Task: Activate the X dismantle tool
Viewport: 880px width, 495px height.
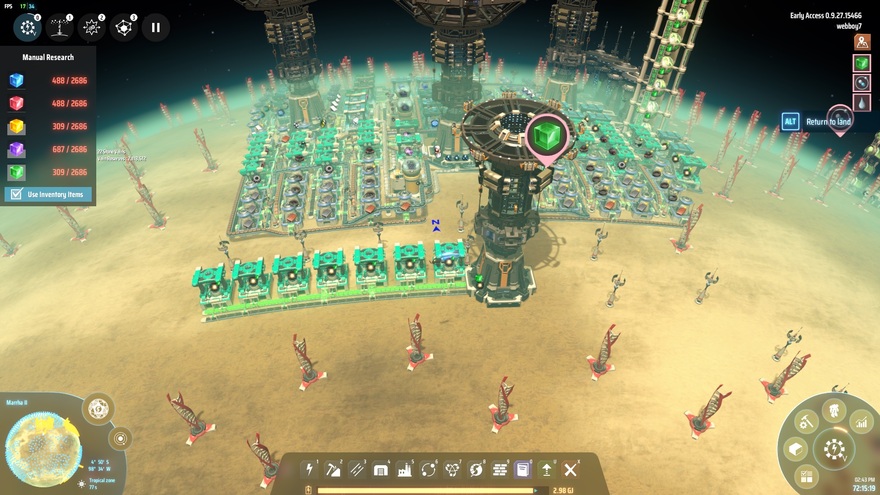Action: point(571,469)
